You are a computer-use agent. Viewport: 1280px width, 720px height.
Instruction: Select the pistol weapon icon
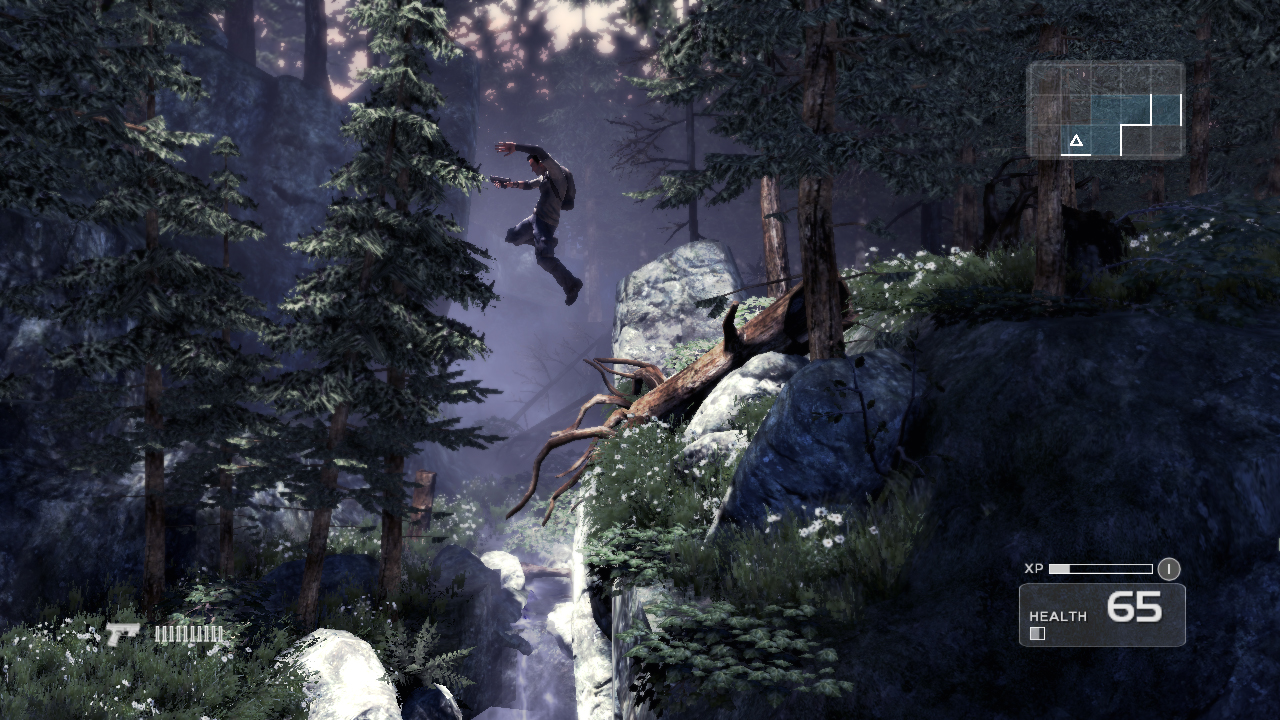(x=122, y=632)
